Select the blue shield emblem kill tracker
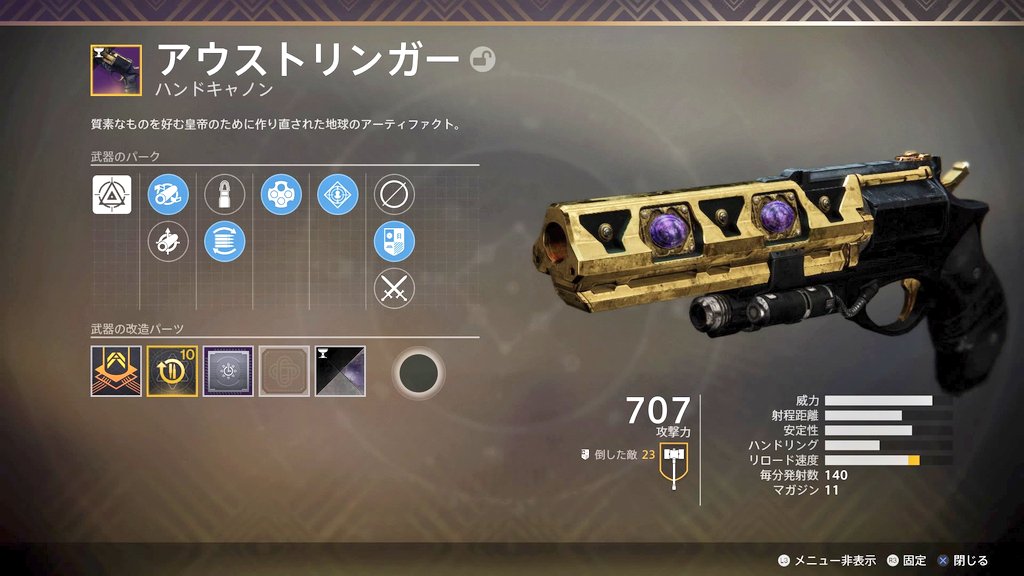 click(x=394, y=241)
